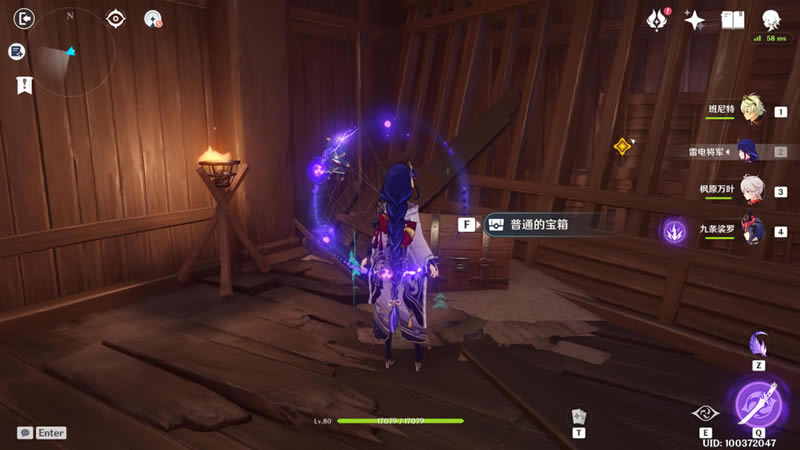
Task: Toggle the eye sight icon
Action: pyautogui.click(x=116, y=18)
